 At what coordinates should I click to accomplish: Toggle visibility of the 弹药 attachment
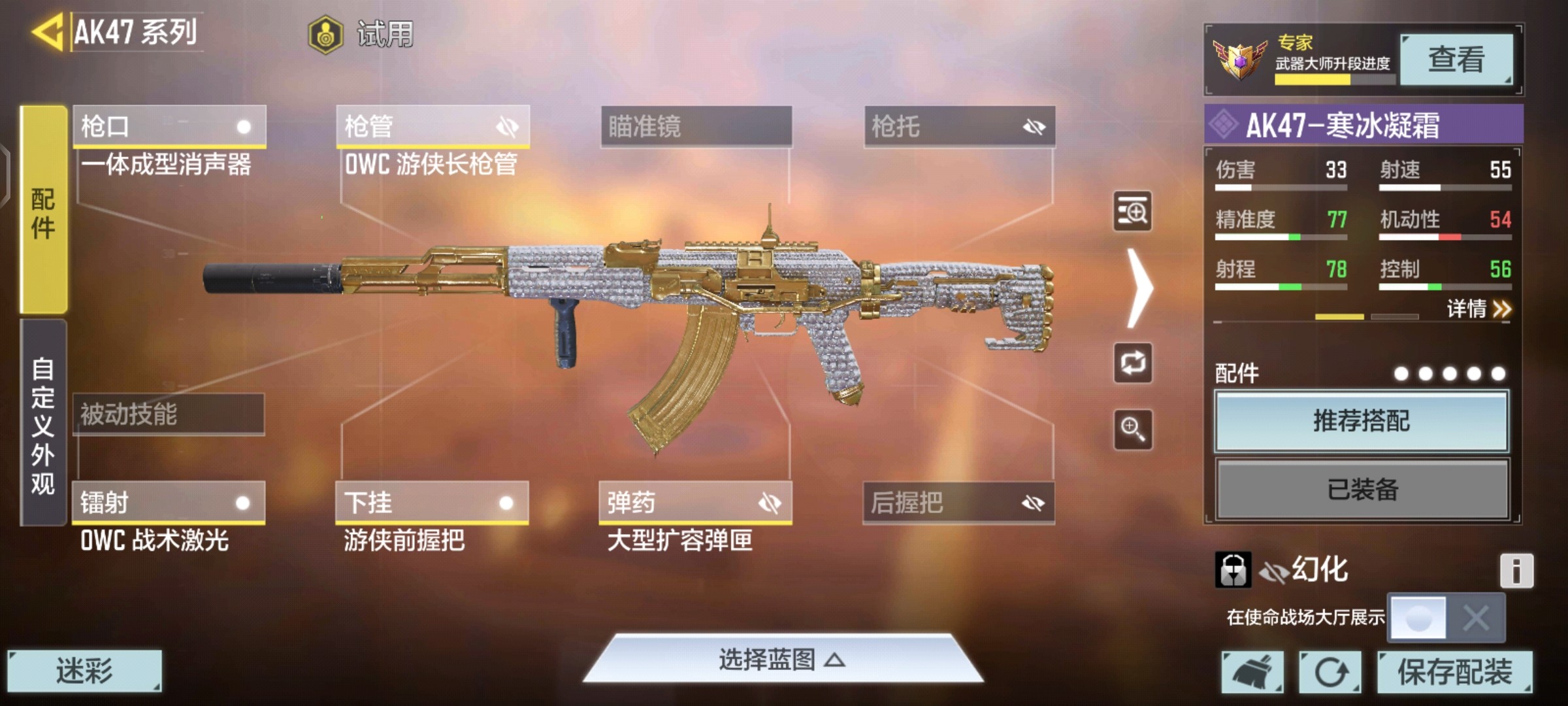point(771,503)
